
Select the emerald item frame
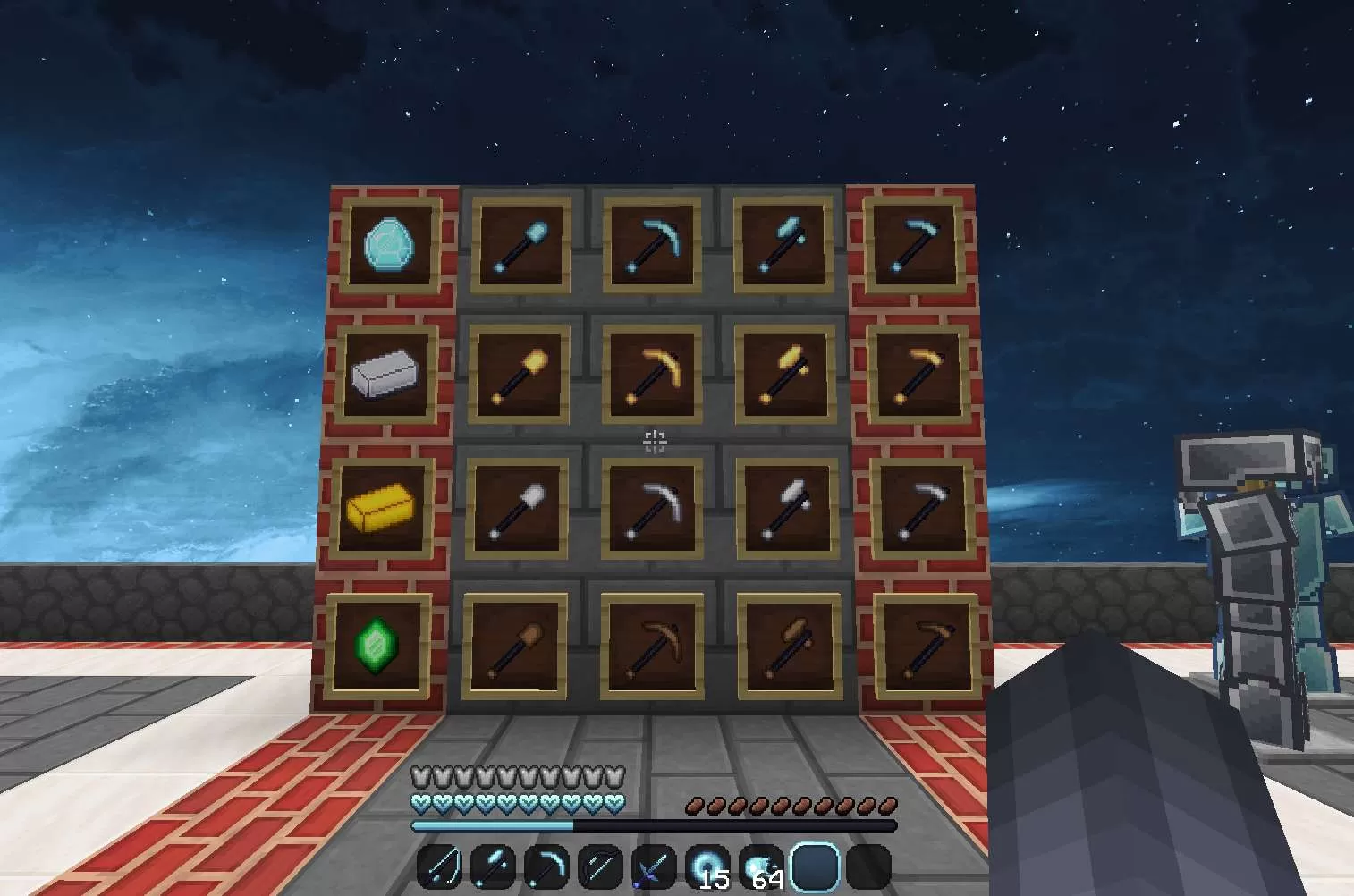(x=376, y=644)
